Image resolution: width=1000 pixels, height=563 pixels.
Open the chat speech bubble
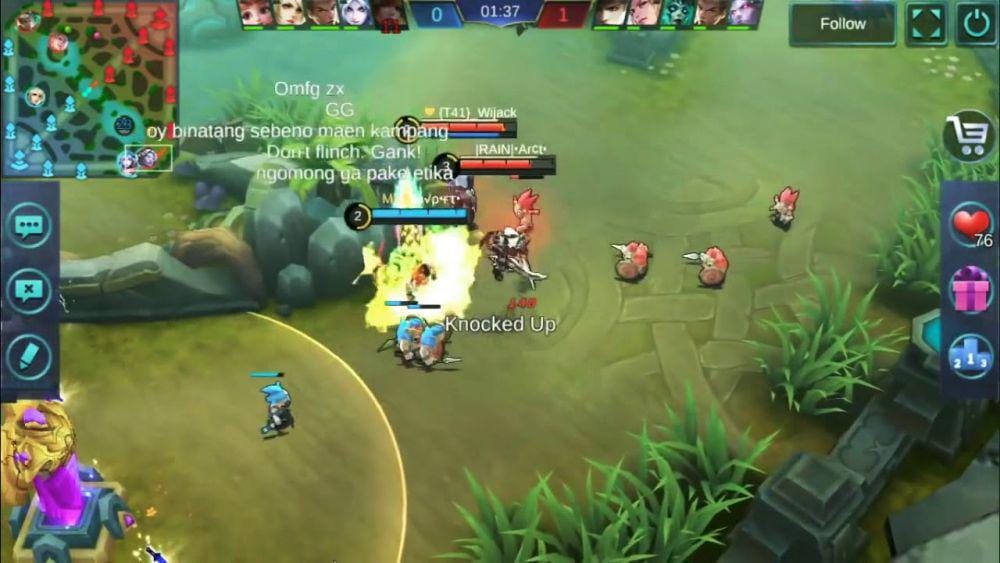coord(29,225)
